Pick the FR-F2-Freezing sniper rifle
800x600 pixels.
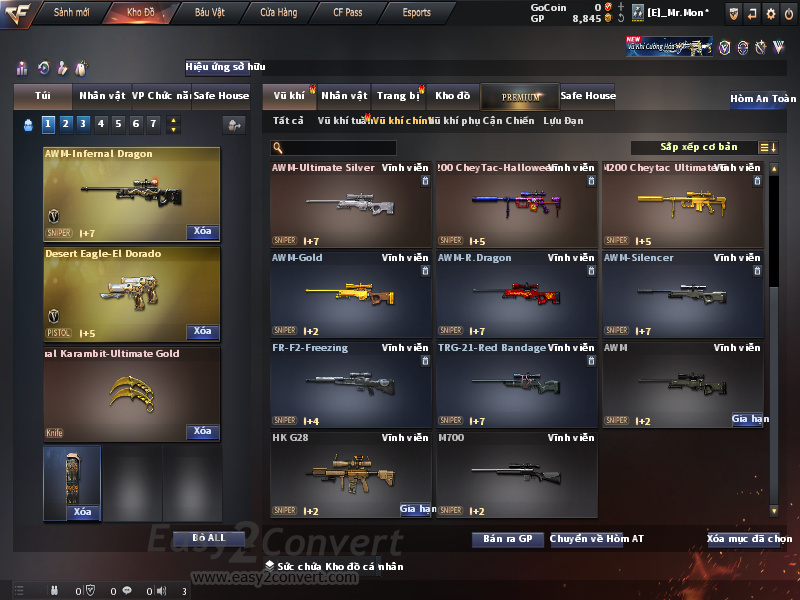351,384
